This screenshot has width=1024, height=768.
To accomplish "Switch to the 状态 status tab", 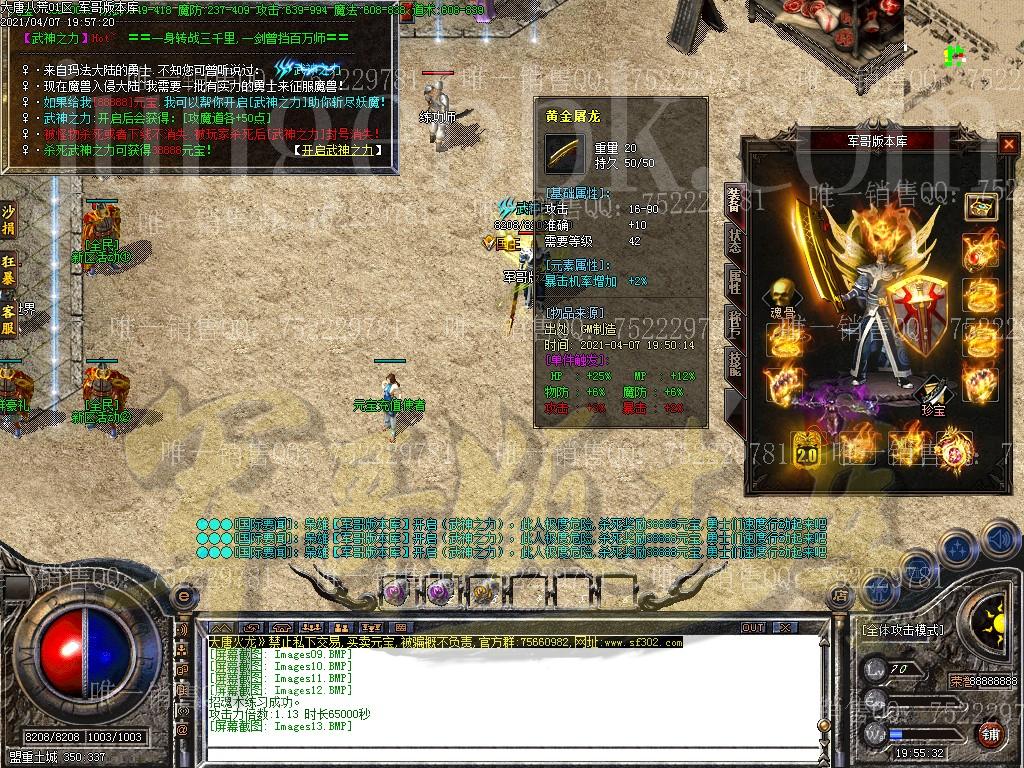I will [735, 243].
